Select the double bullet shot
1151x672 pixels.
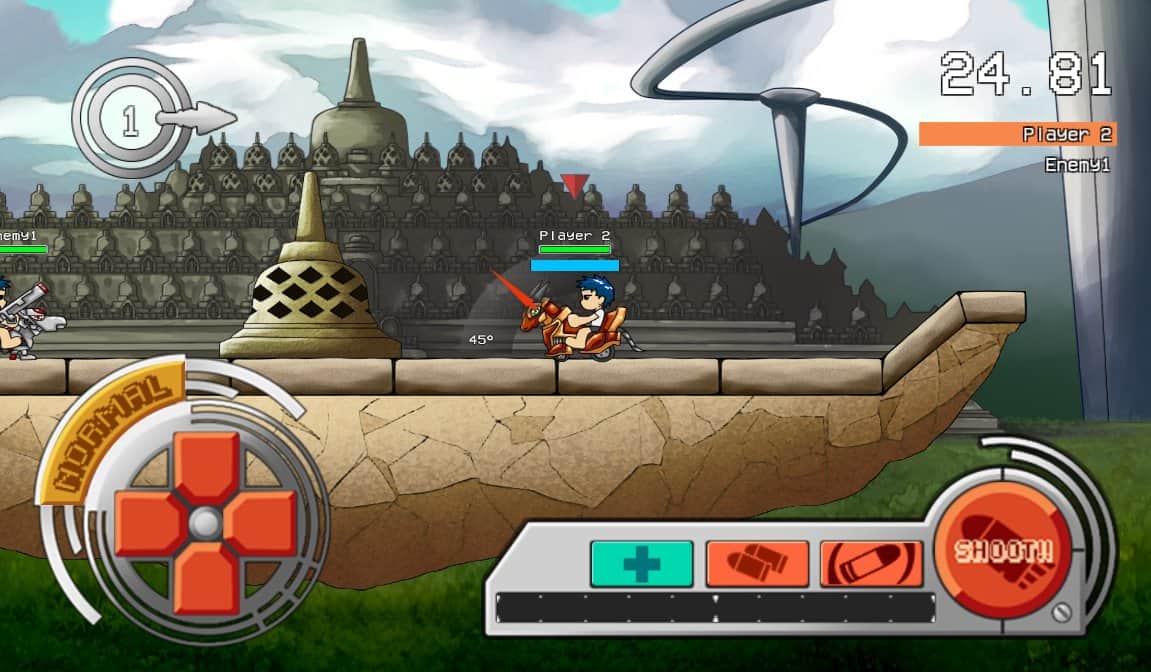pyautogui.click(x=757, y=564)
